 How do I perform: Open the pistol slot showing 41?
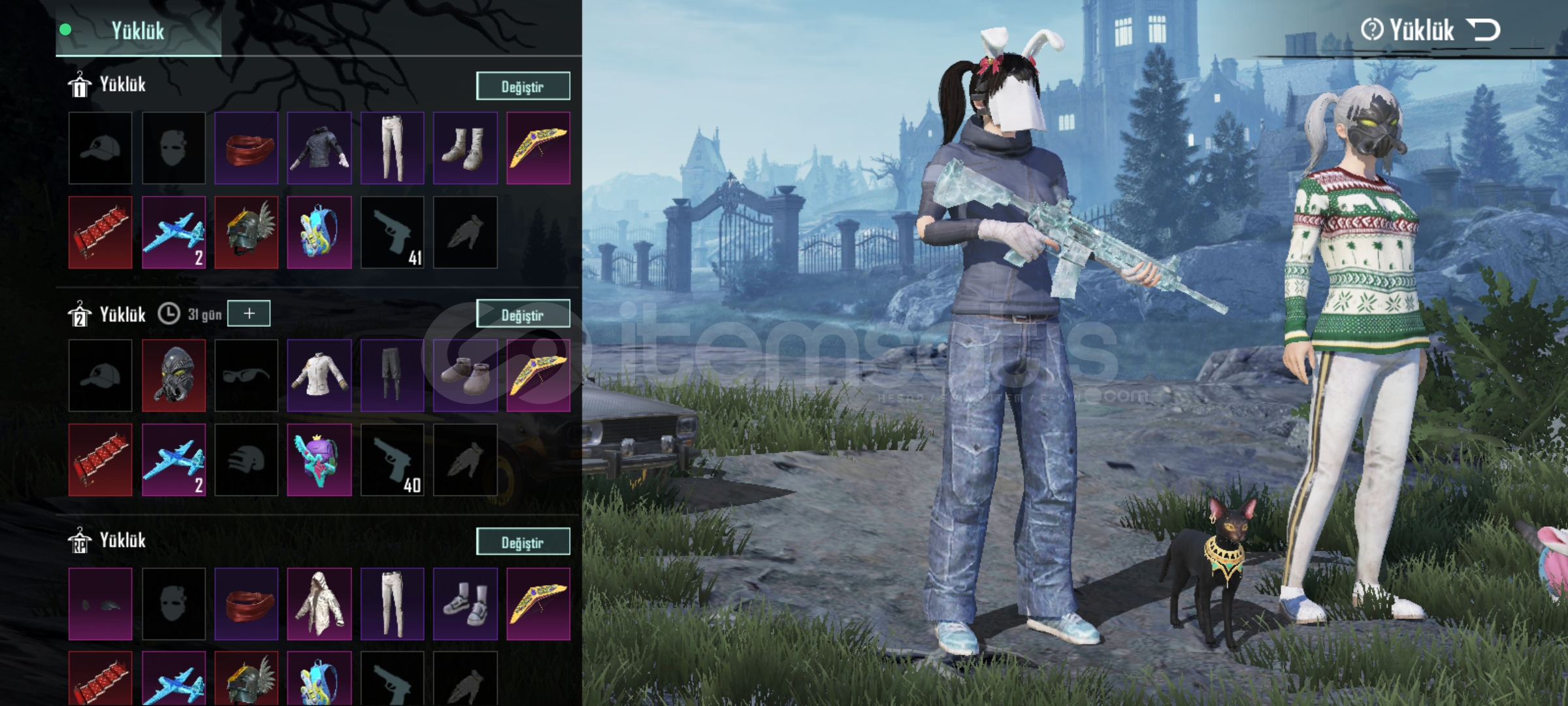(392, 232)
